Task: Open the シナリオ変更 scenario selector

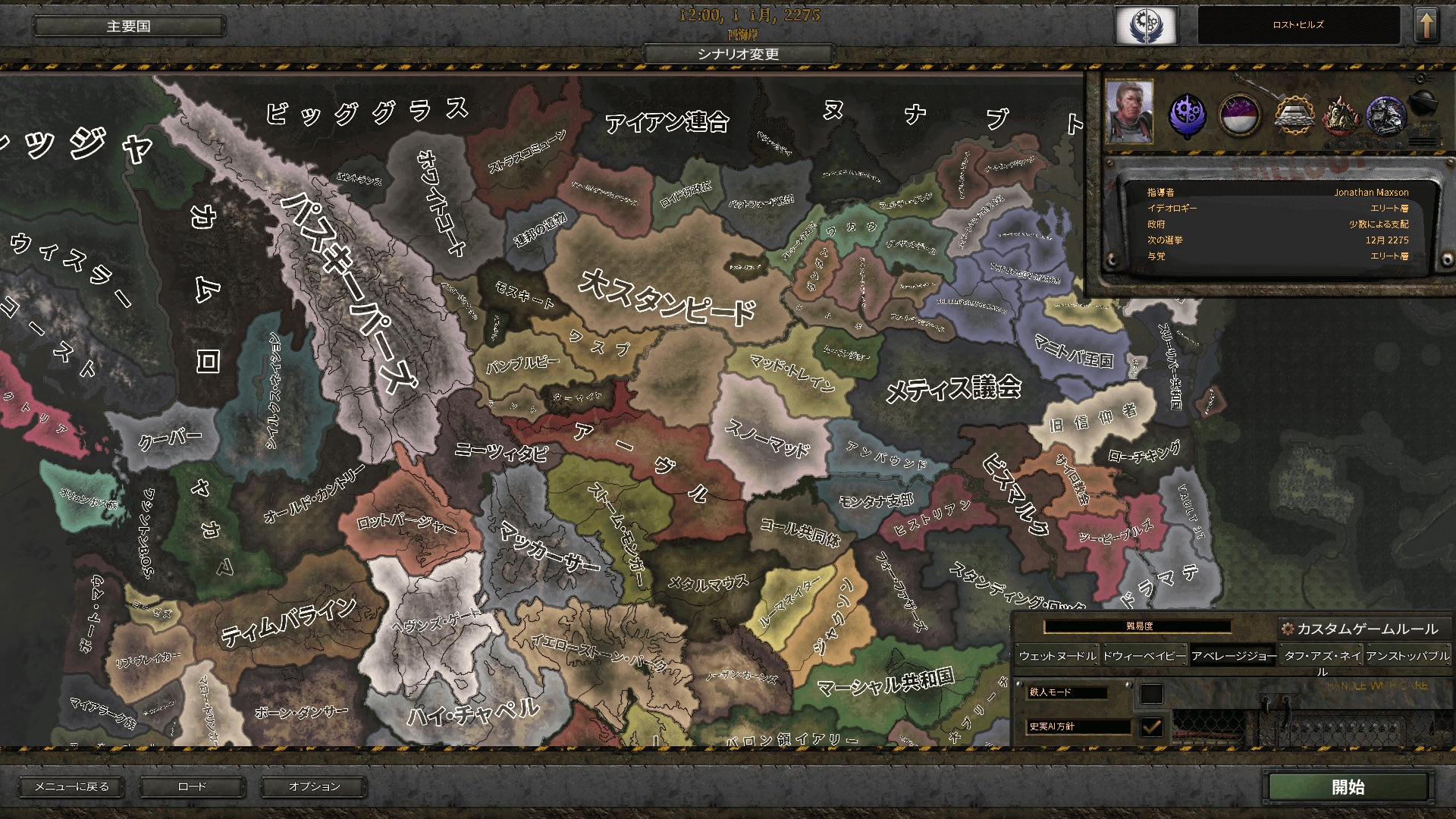Action: click(738, 54)
